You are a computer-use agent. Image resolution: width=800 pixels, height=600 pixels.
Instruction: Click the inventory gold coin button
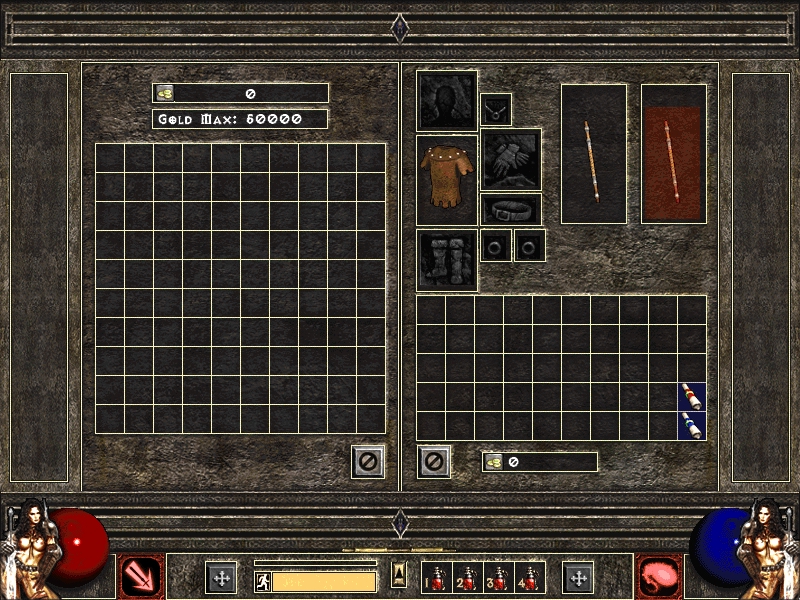[x=494, y=462]
